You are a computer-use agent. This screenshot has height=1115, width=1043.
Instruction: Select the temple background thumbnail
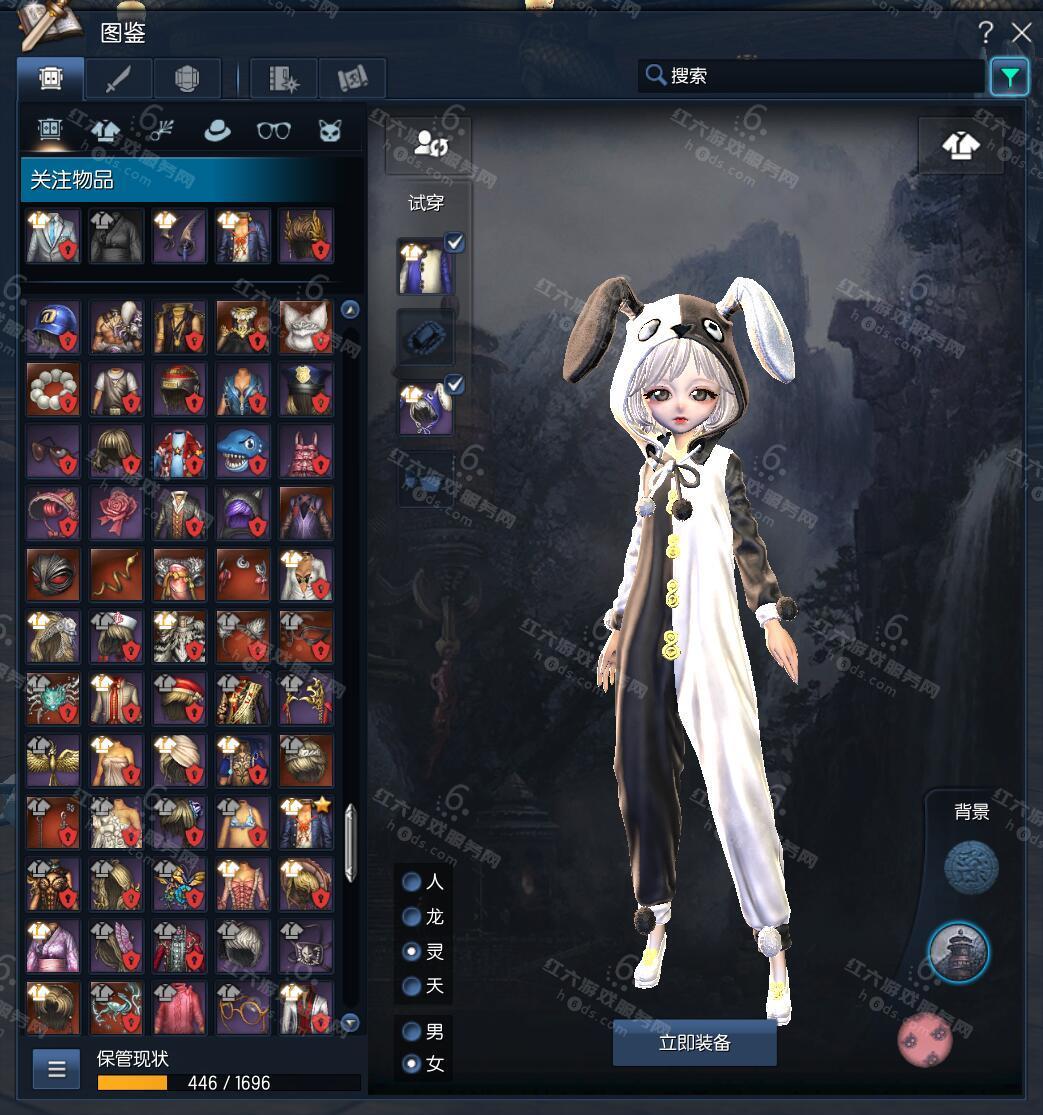point(958,952)
